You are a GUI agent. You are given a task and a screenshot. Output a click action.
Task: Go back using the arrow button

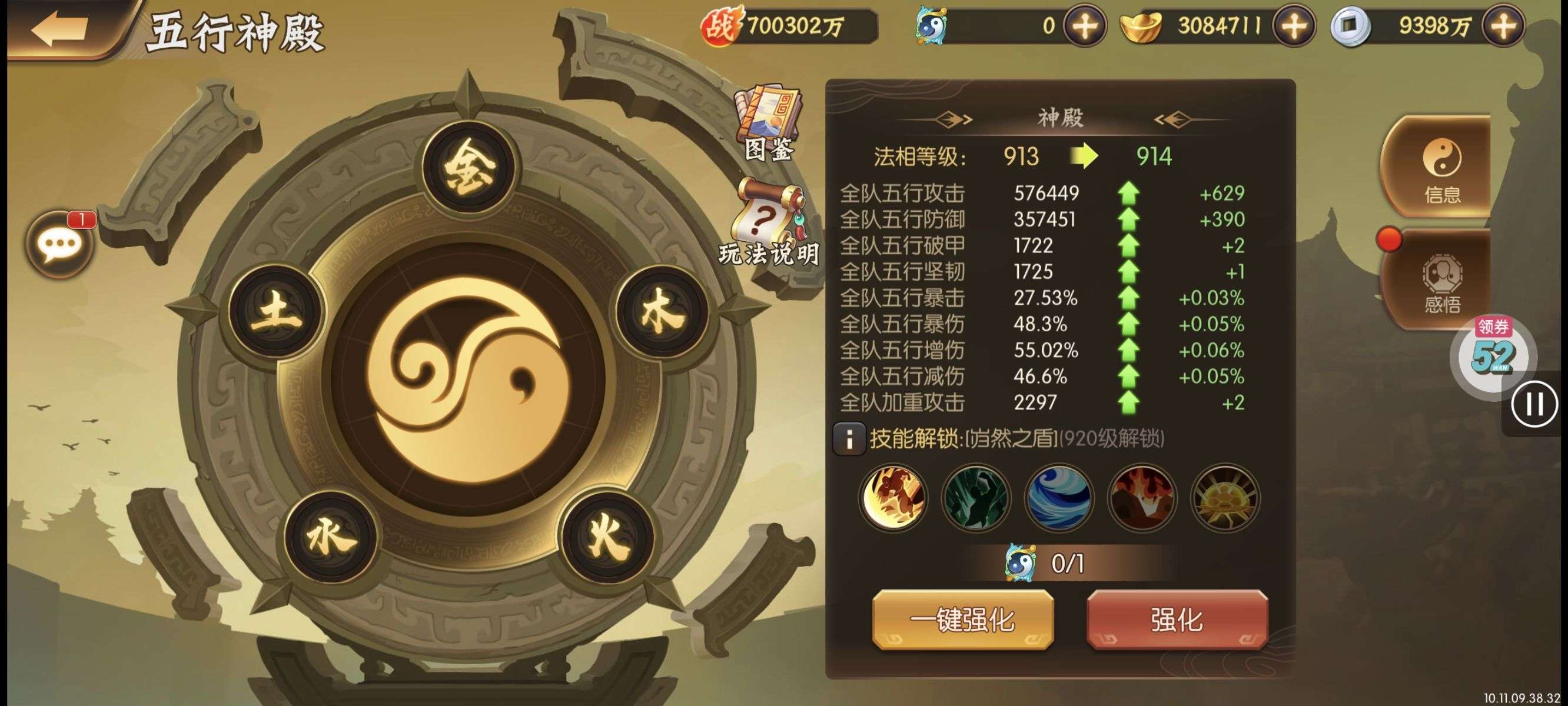click(x=61, y=29)
